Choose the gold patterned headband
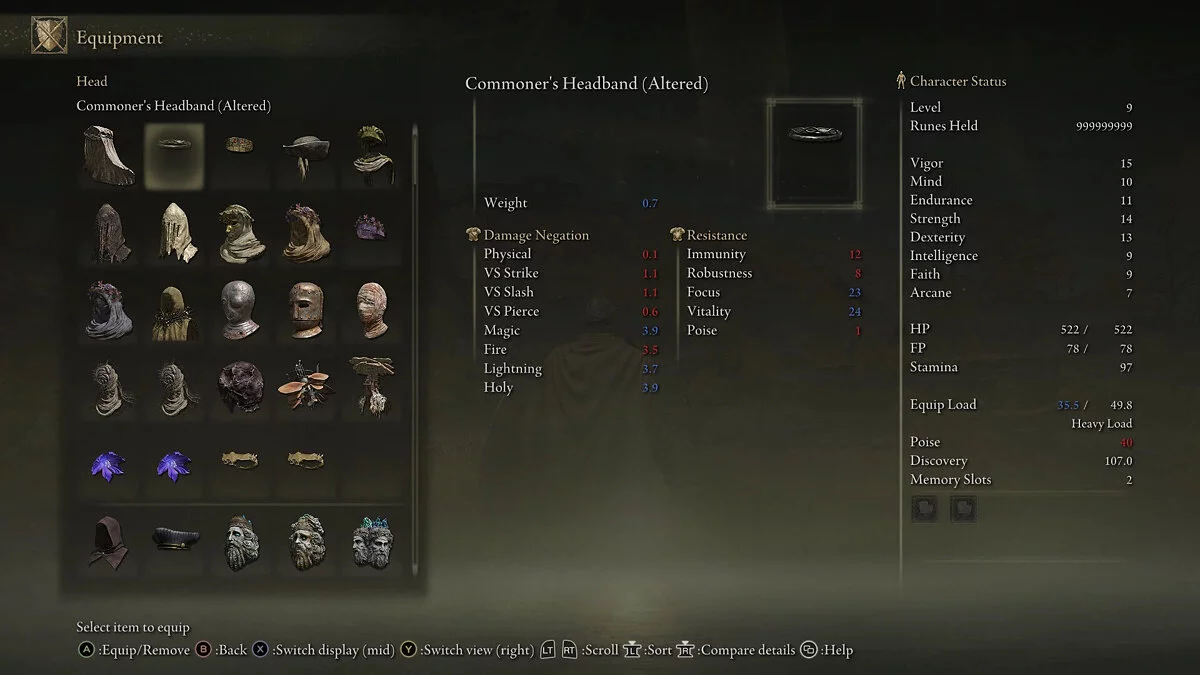 240,146
